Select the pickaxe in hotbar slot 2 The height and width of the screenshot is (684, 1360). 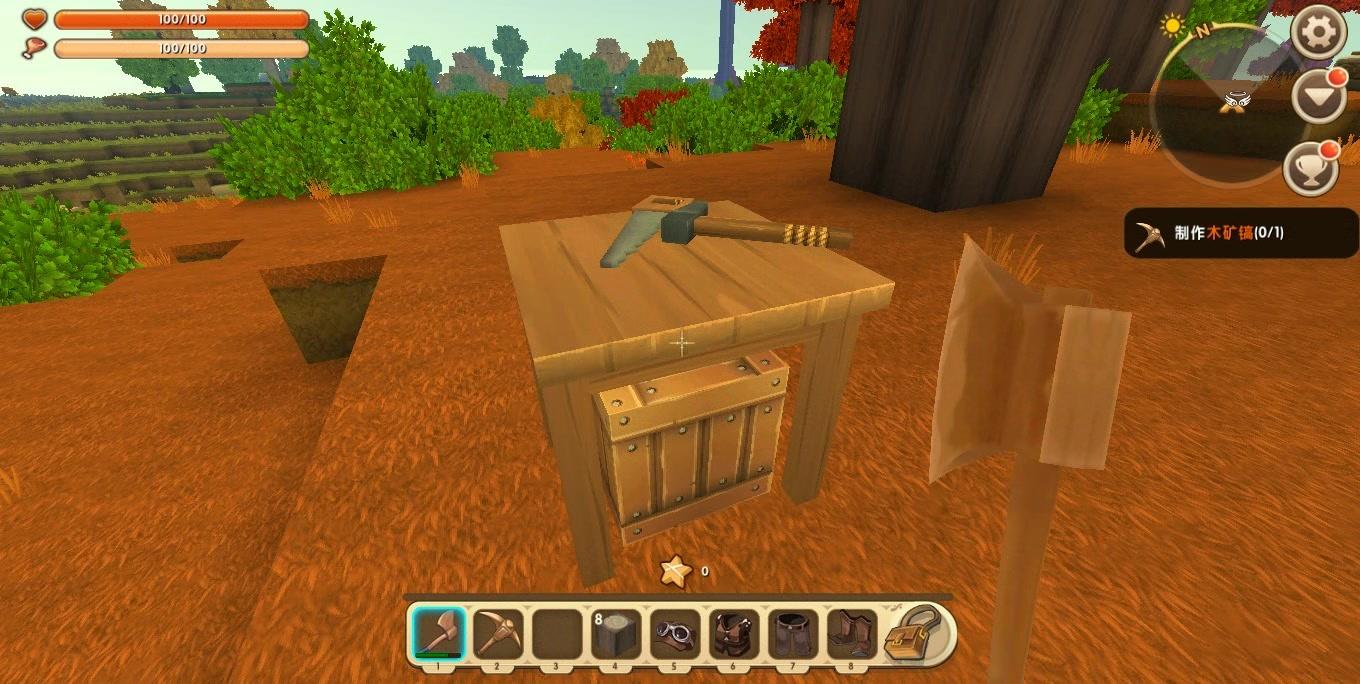click(x=498, y=634)
